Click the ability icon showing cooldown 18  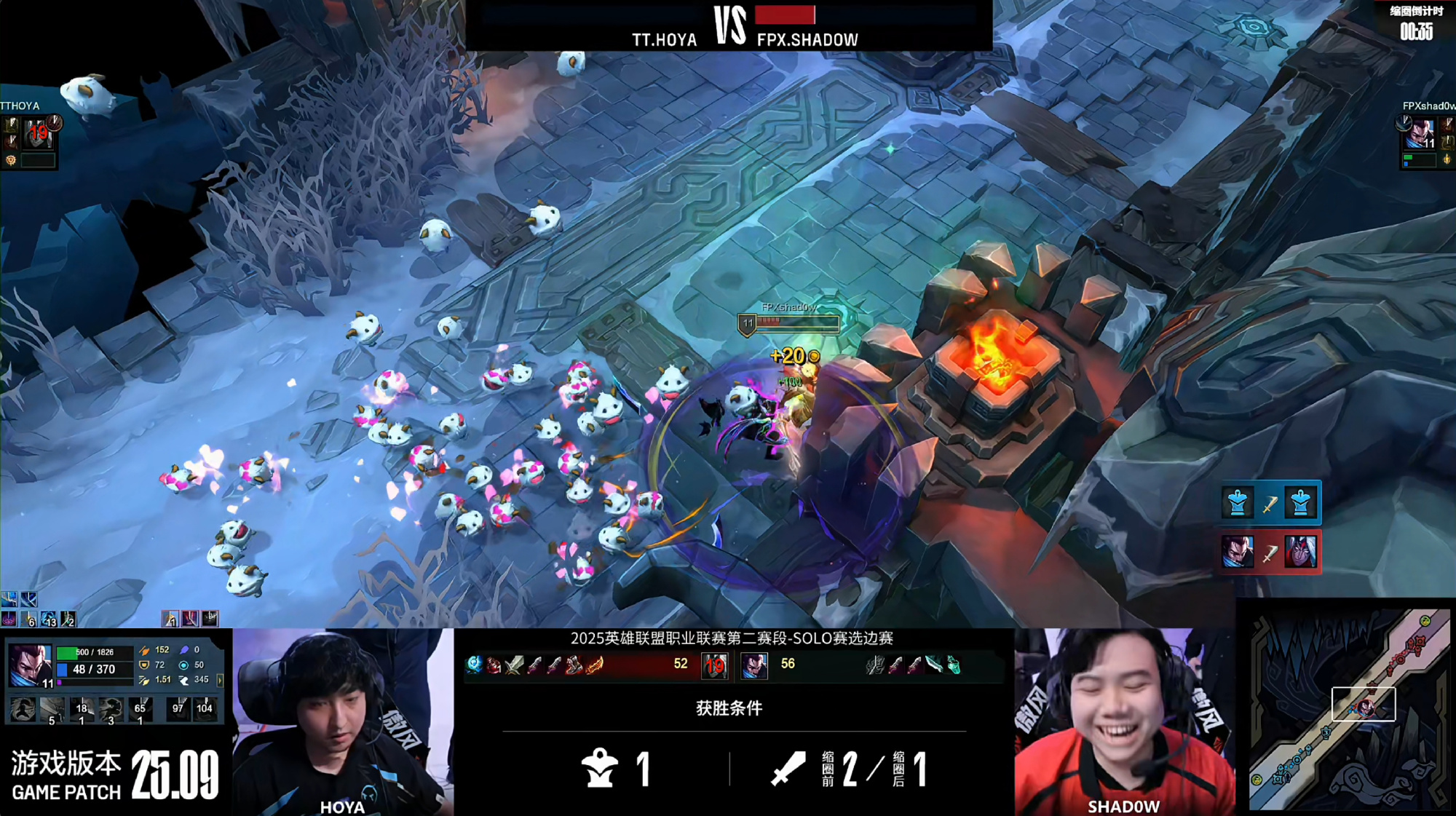[81, 710]
